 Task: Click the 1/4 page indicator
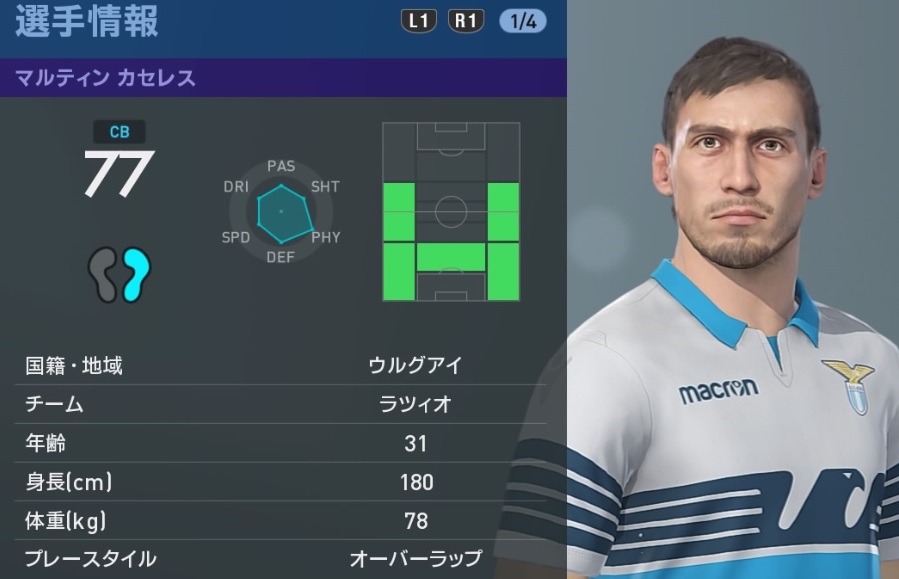click(522, 21)
